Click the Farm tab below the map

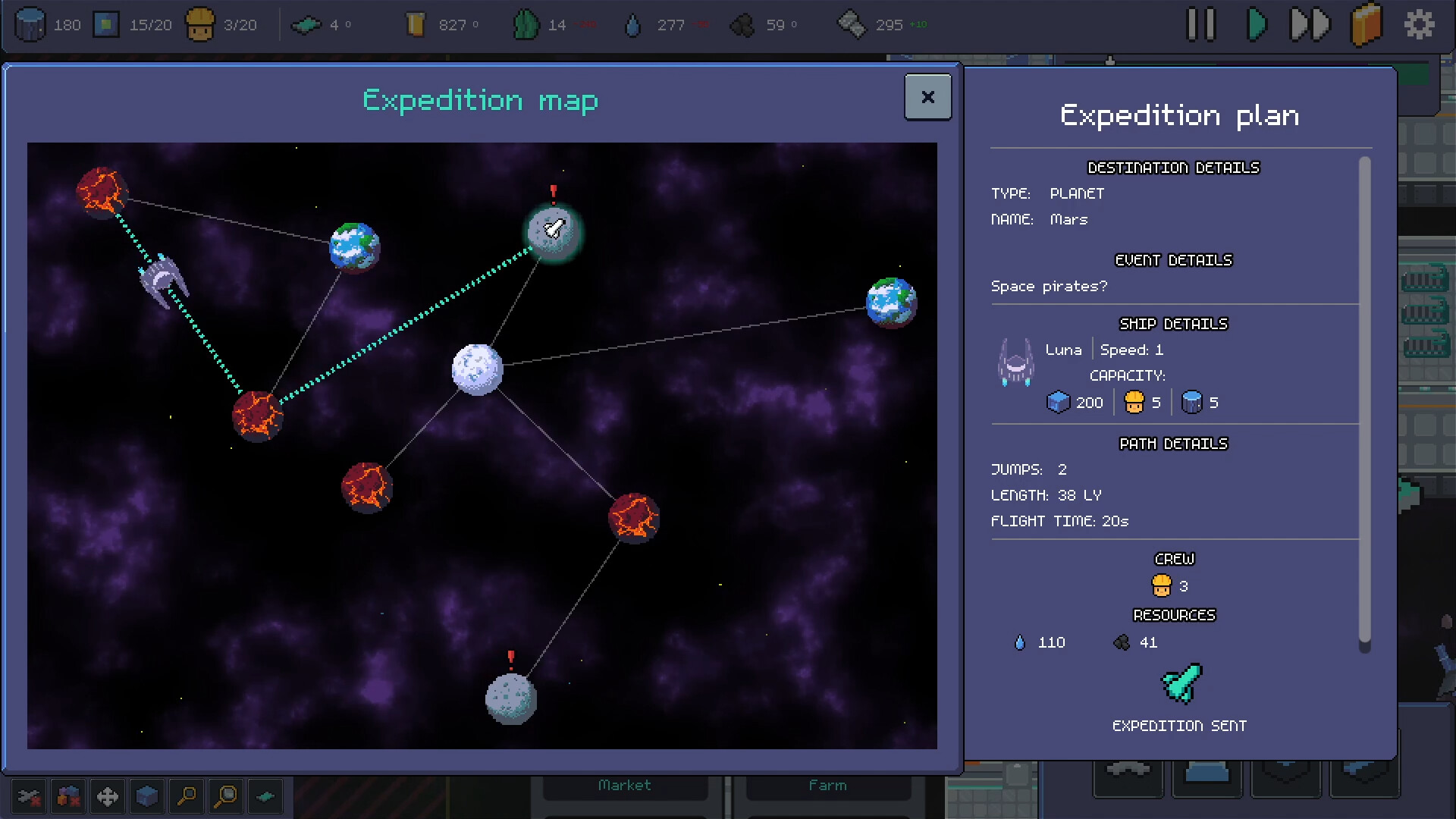828,785
